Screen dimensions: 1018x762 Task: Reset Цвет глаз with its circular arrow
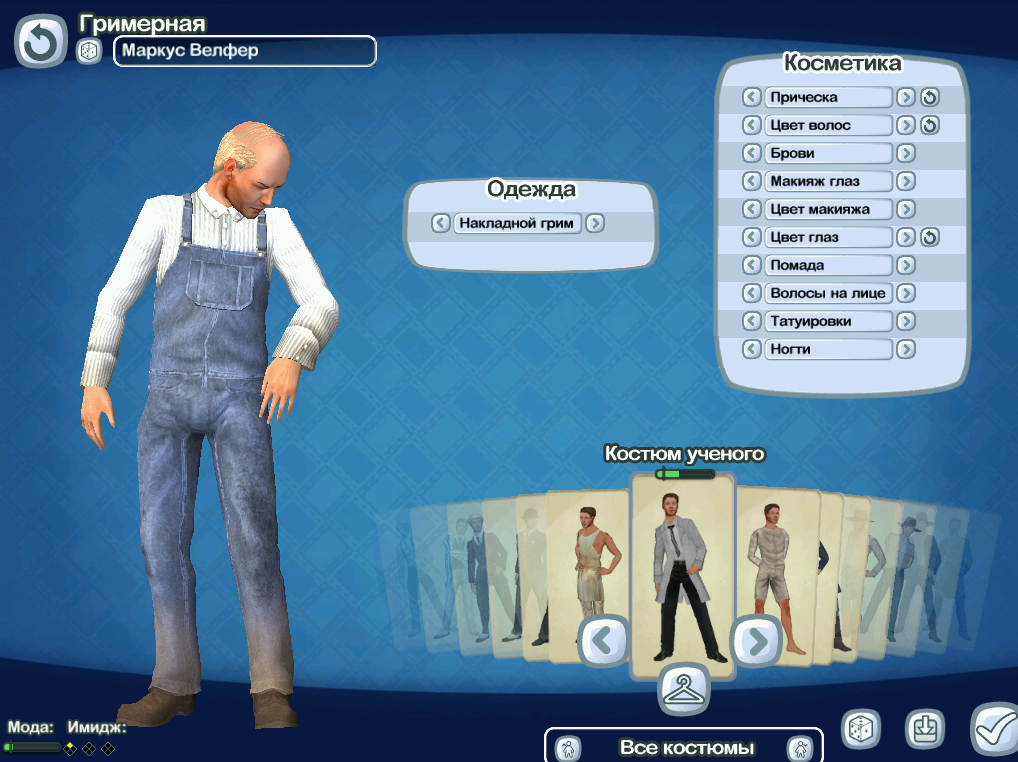pos(930,237)
